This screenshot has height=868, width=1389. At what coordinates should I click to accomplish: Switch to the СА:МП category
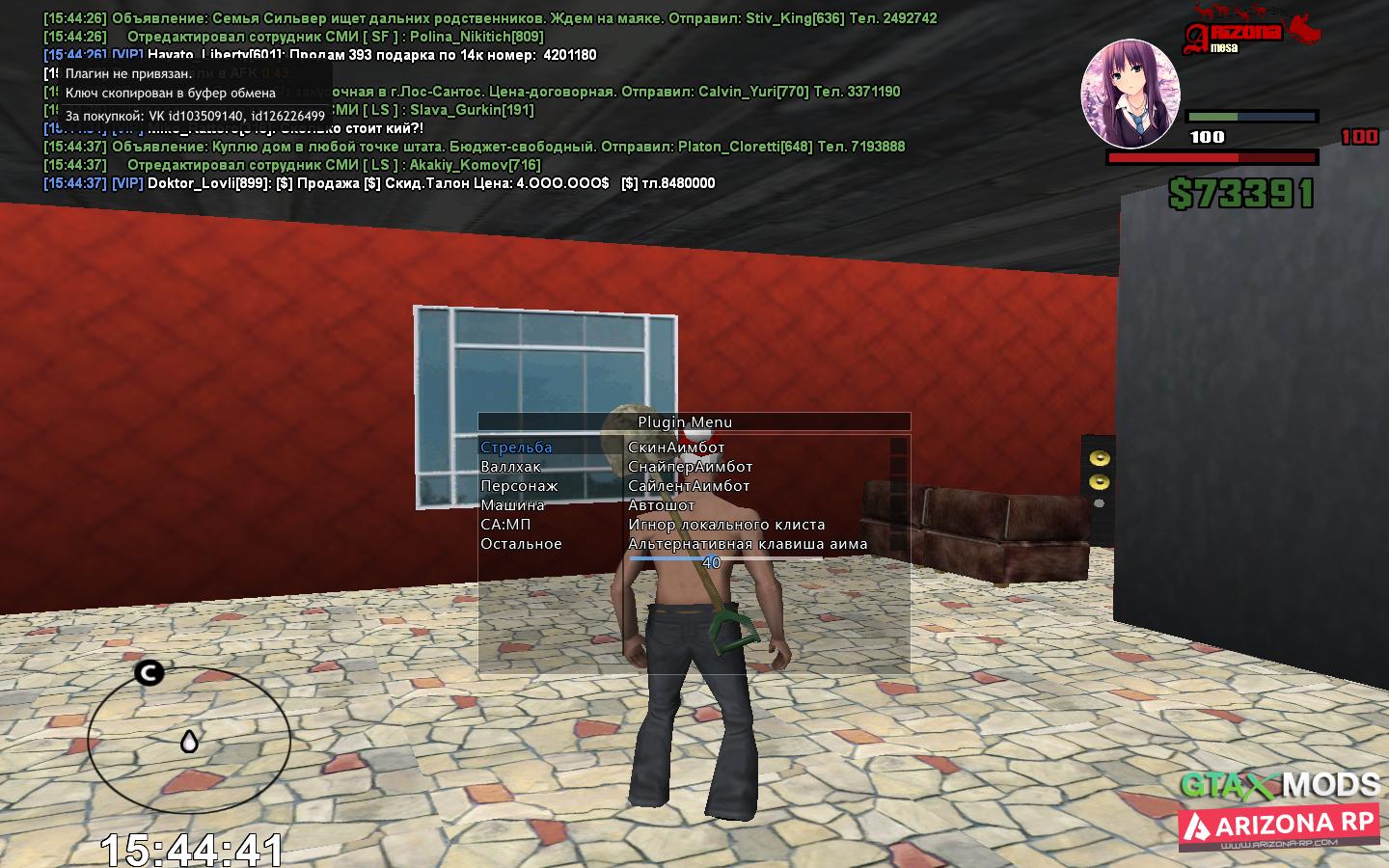point(505,525)
